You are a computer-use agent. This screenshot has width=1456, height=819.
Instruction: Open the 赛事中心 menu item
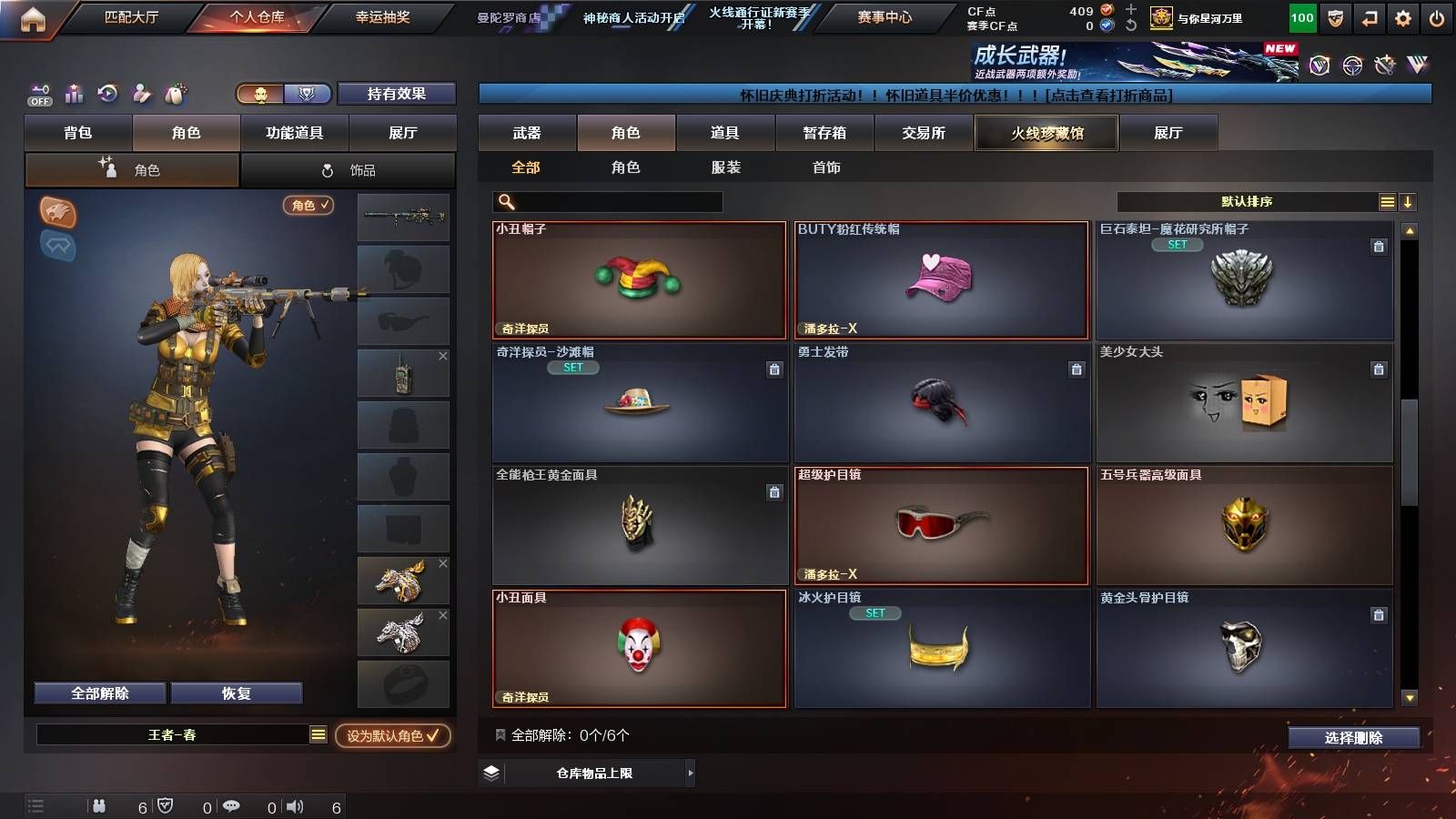(885, 15)
